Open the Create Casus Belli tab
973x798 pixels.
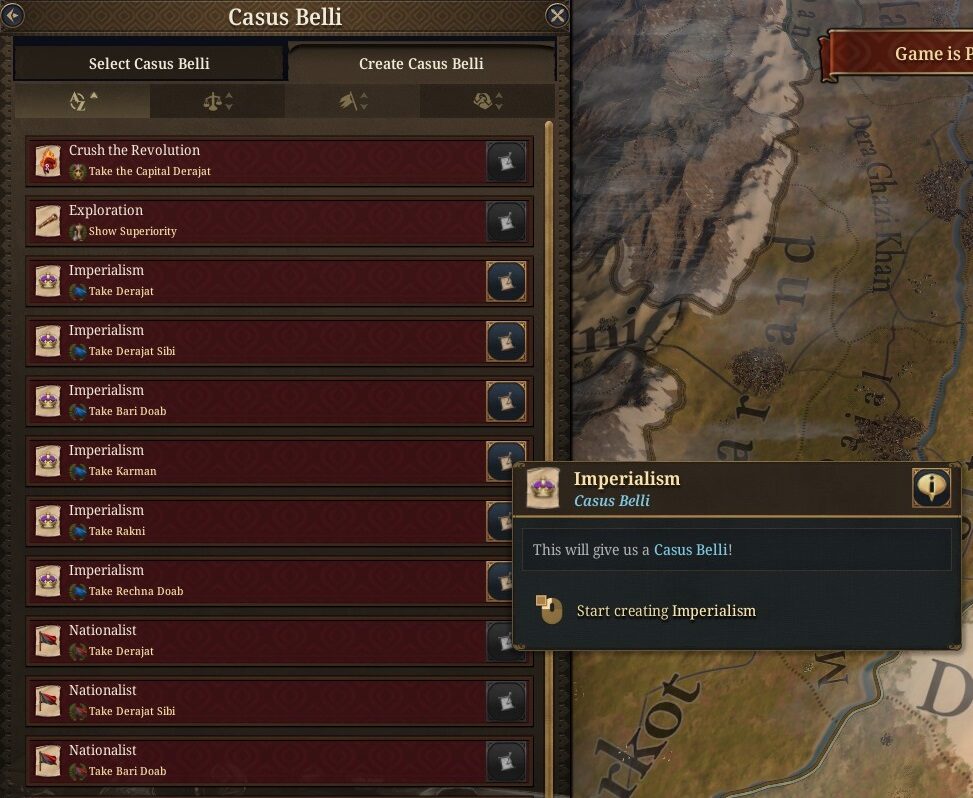pyautogui.click(x=421, y=63)
